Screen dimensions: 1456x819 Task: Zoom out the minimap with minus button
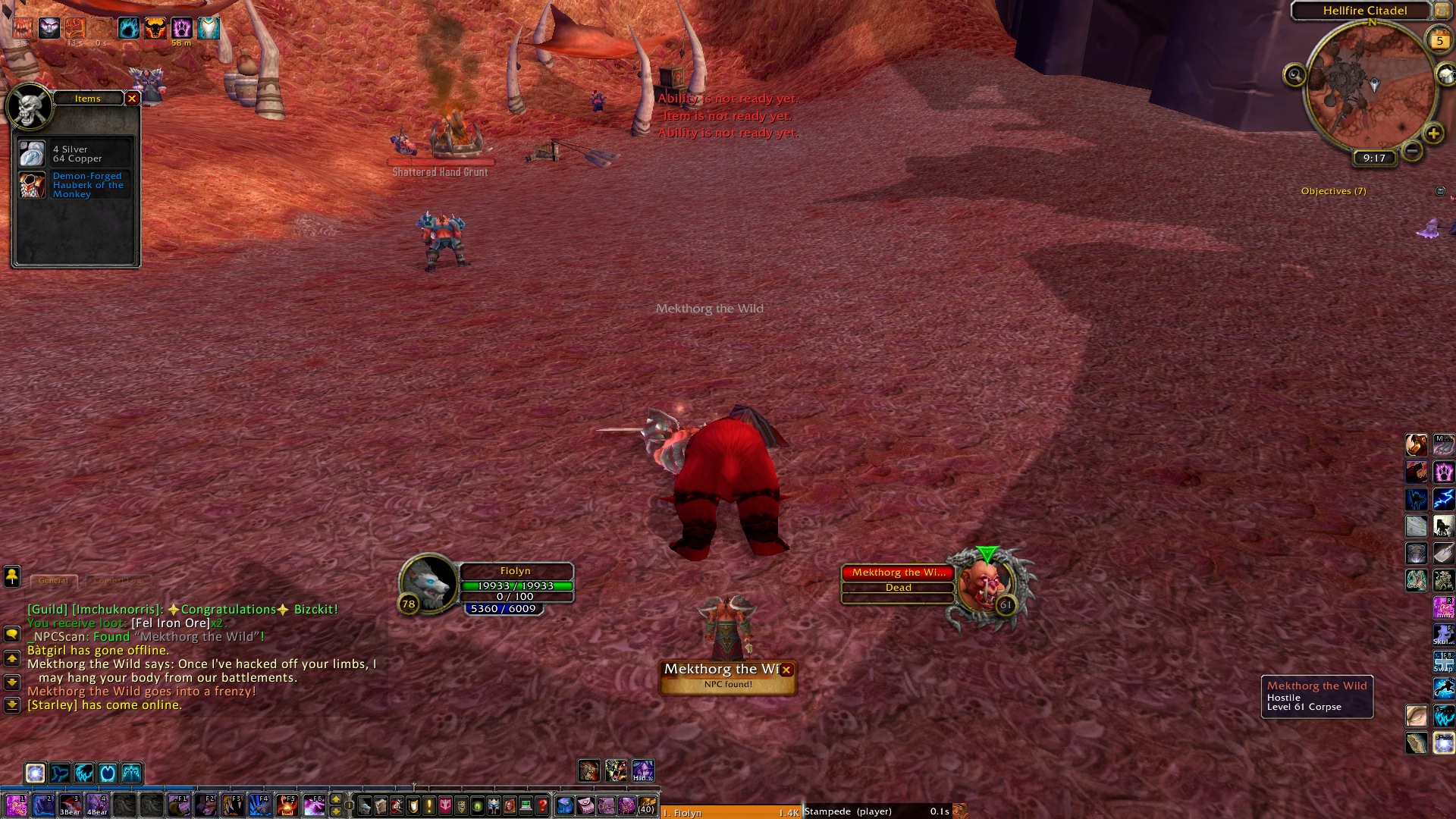1412,151
